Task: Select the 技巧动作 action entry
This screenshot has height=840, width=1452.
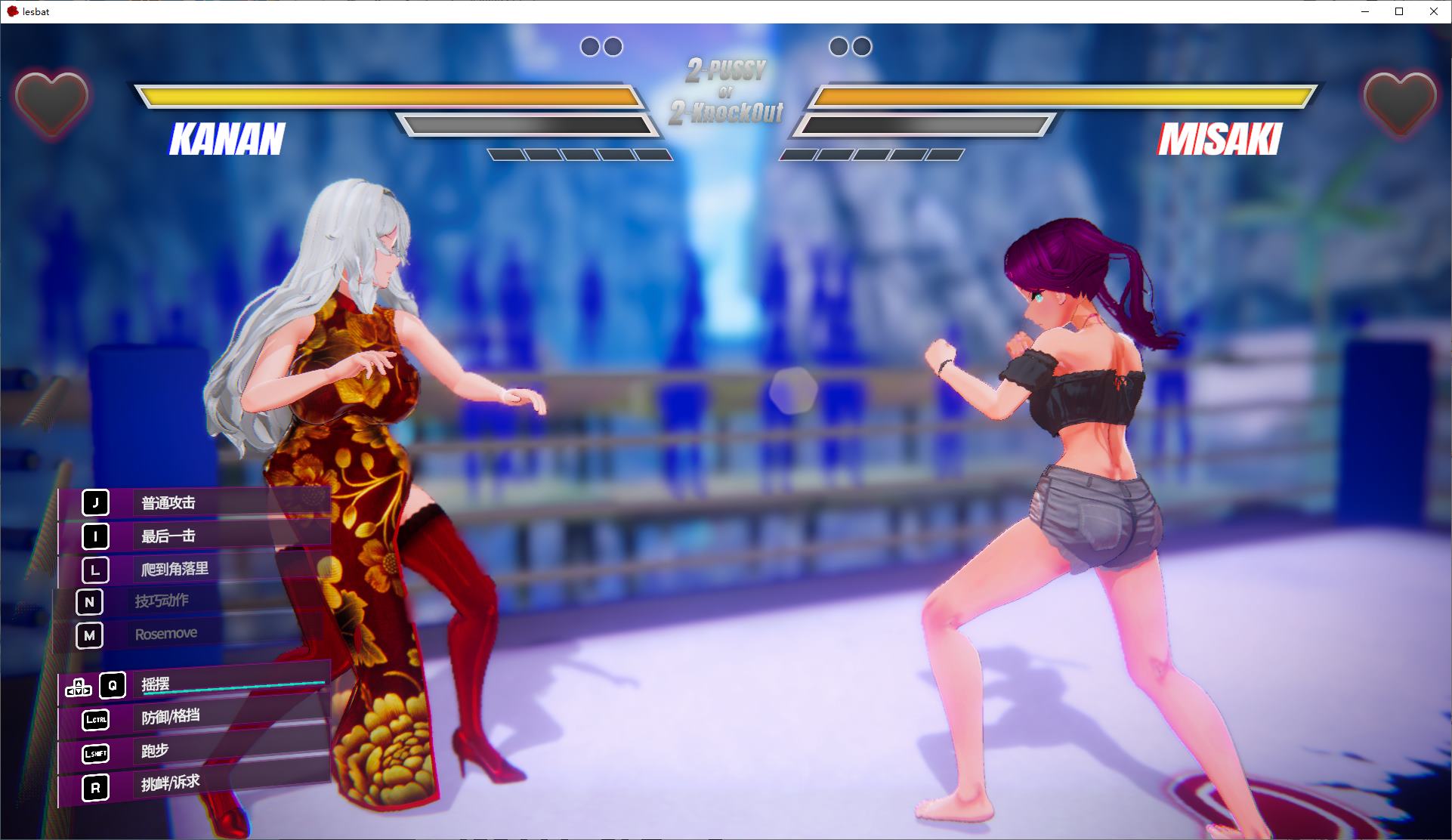Action: [x=189, y=602]
